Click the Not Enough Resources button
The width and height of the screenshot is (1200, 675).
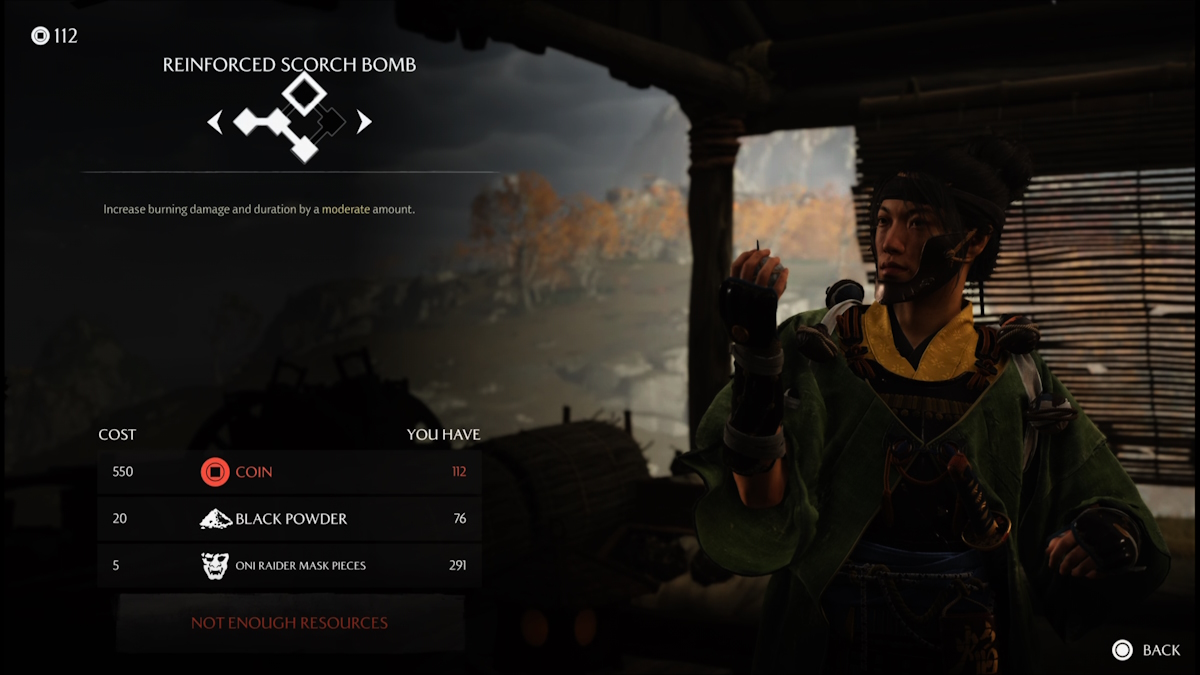coord(289,623)
